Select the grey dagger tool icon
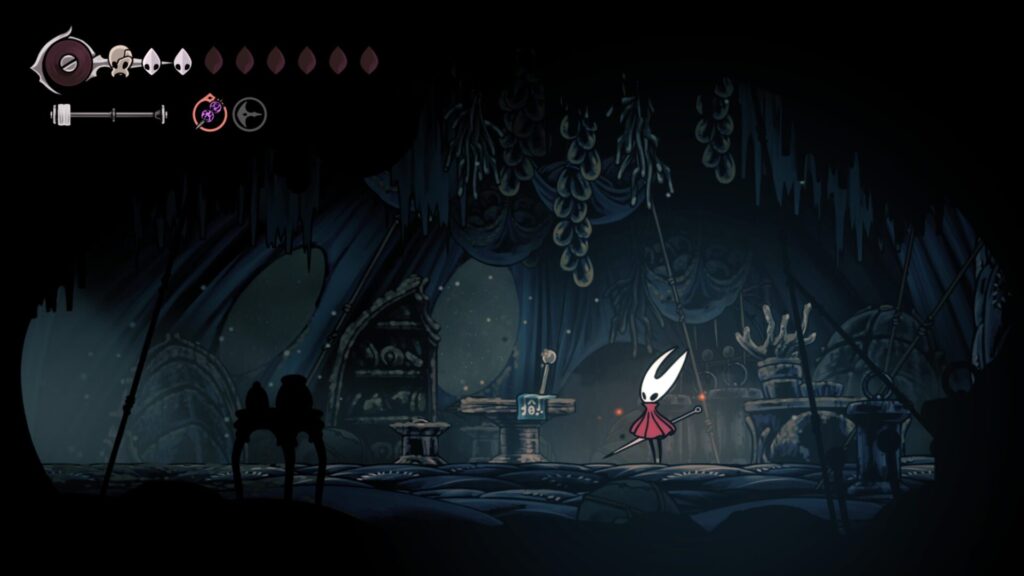The width and height of the screenshot is (1024, 576). point(250,115)
